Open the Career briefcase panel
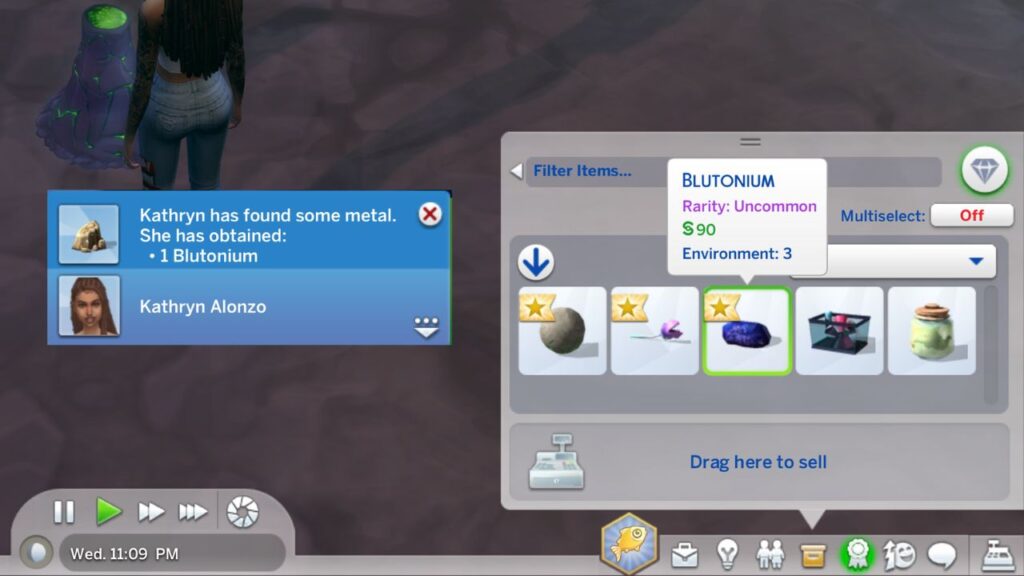The height and width of the screenshot is (576, 1024). point(685,553)
